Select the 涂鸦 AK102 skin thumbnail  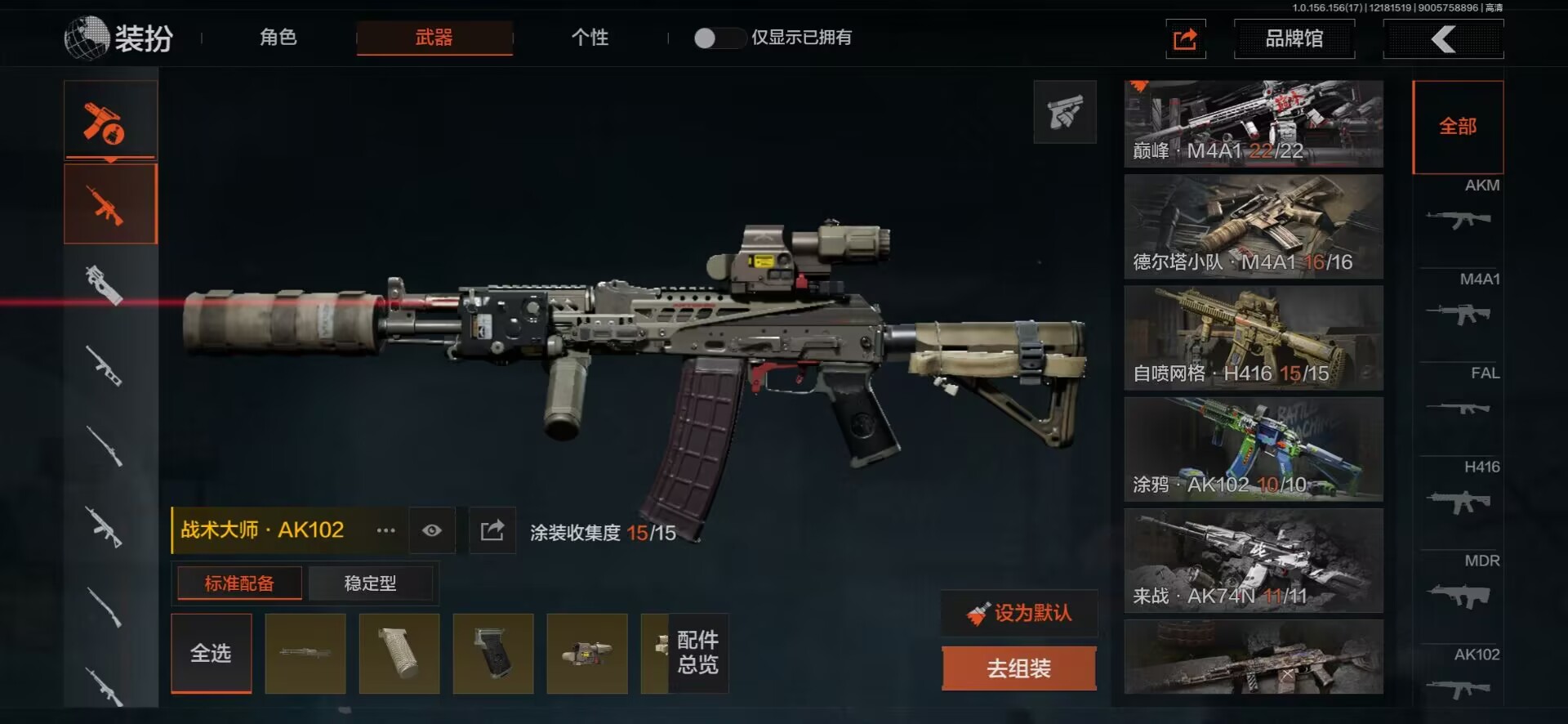pos(1253,449)
